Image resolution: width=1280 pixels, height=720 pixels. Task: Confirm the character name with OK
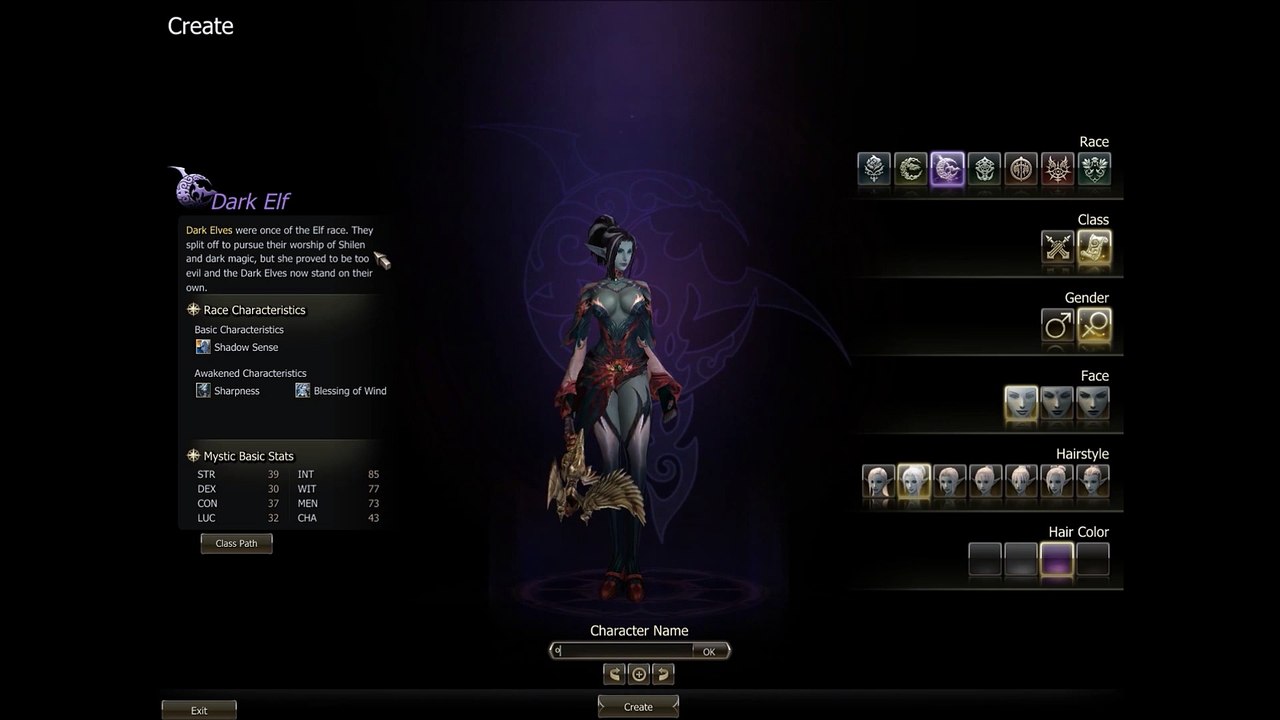(709, 651)
